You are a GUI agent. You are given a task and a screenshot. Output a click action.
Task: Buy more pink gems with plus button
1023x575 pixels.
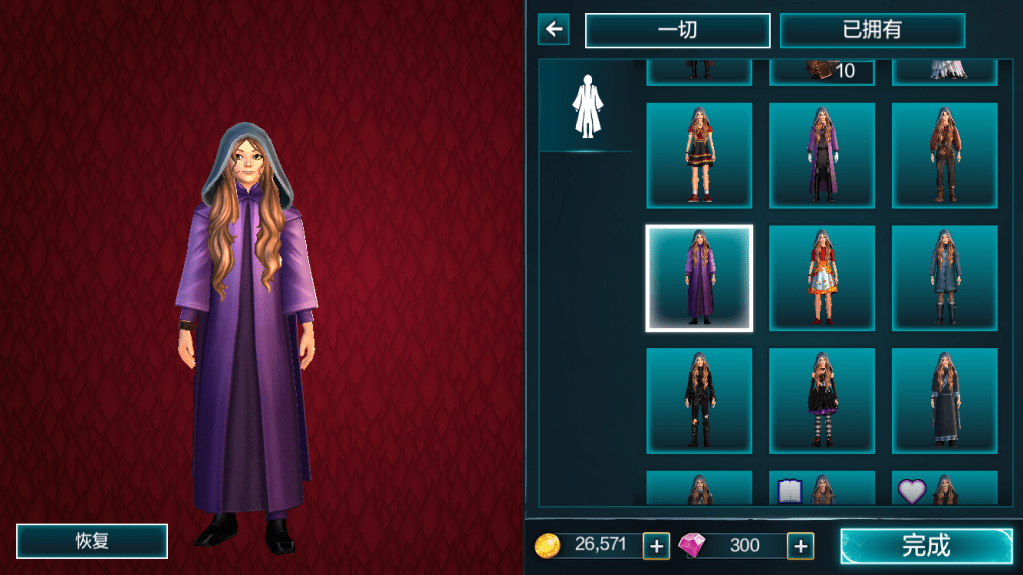pyautogui.click(x=800, y=545)
